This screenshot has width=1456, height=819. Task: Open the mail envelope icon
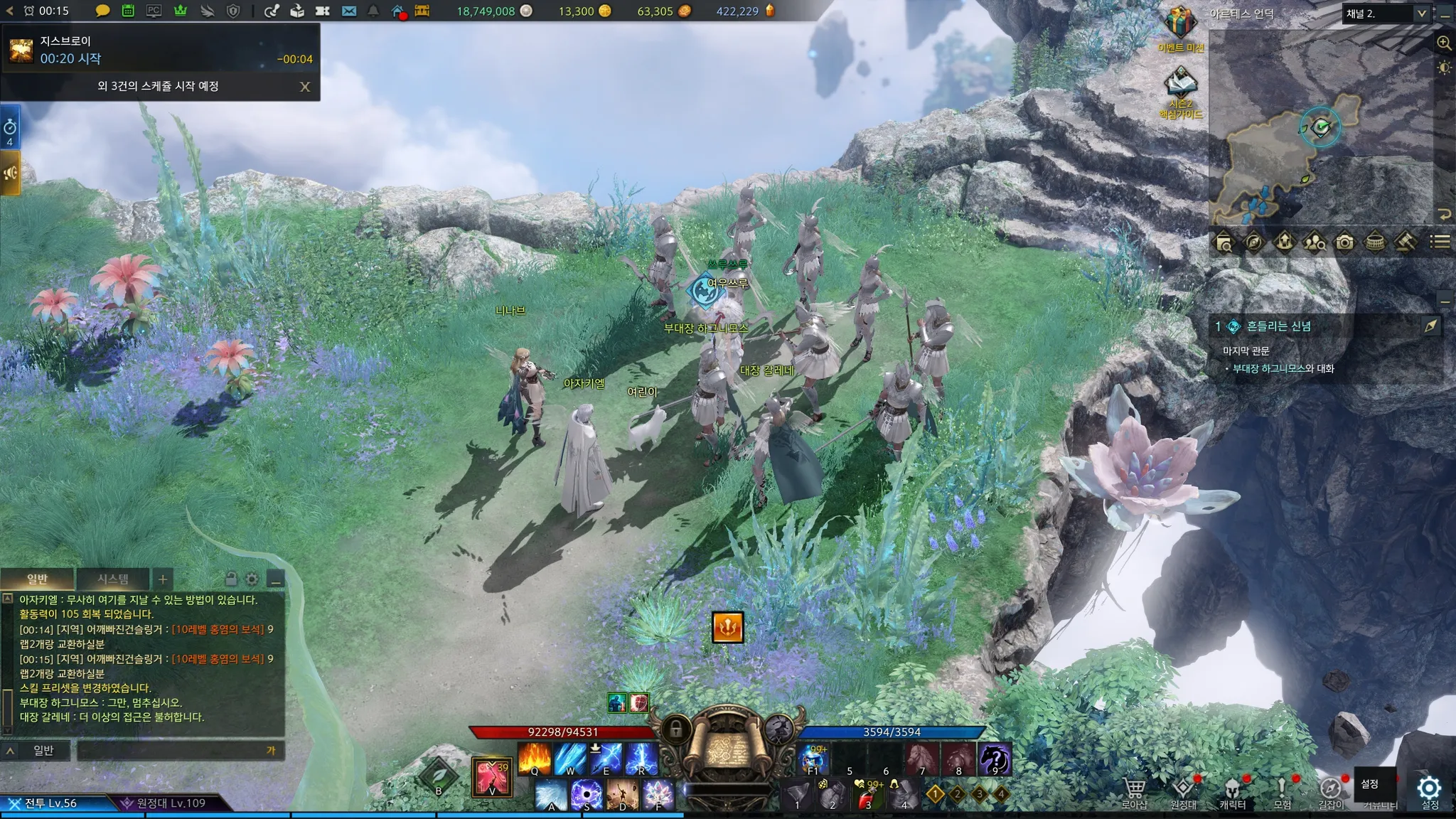point(349,11)
